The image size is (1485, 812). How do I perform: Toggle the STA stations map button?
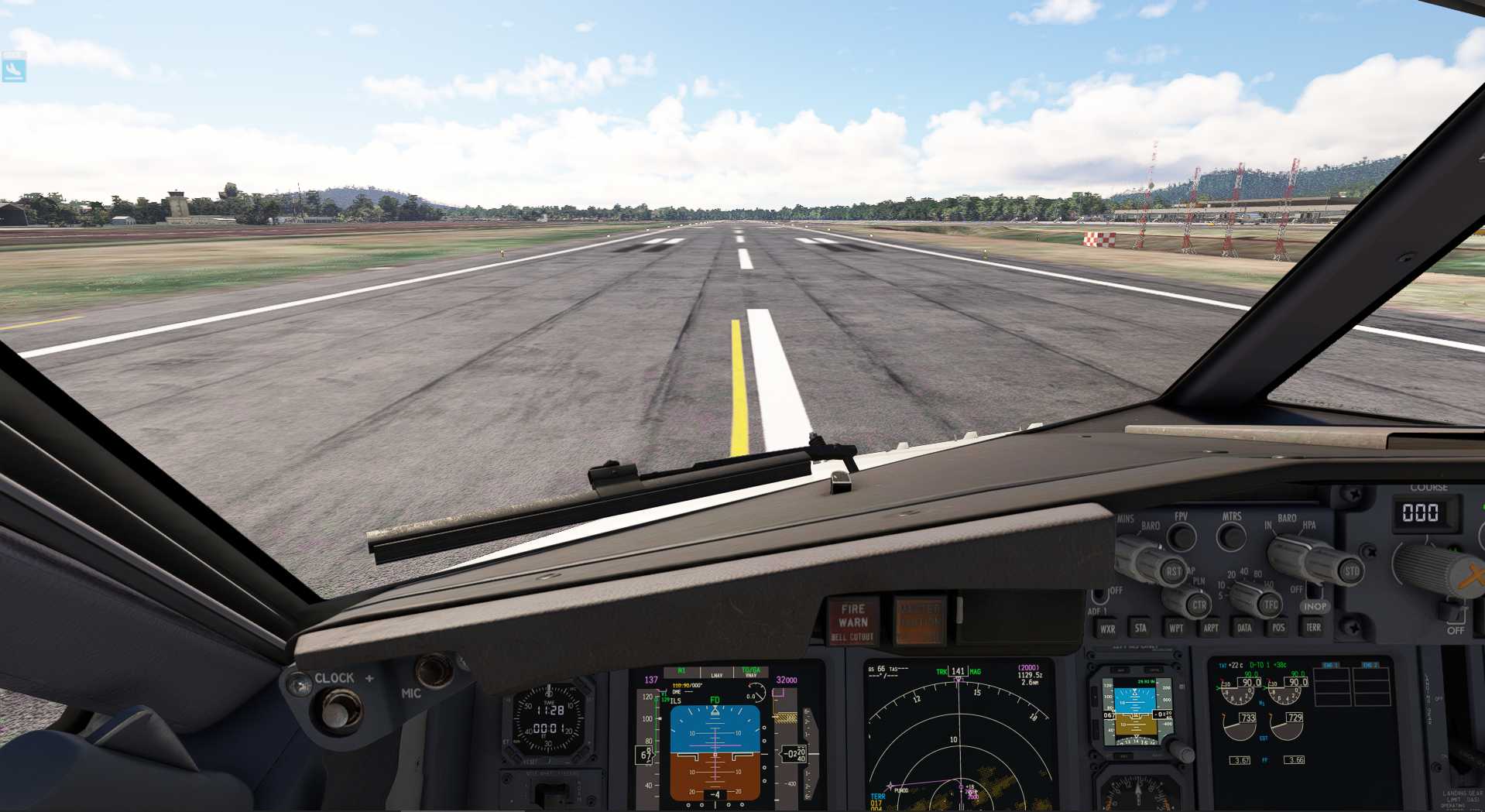point(1140,628)
